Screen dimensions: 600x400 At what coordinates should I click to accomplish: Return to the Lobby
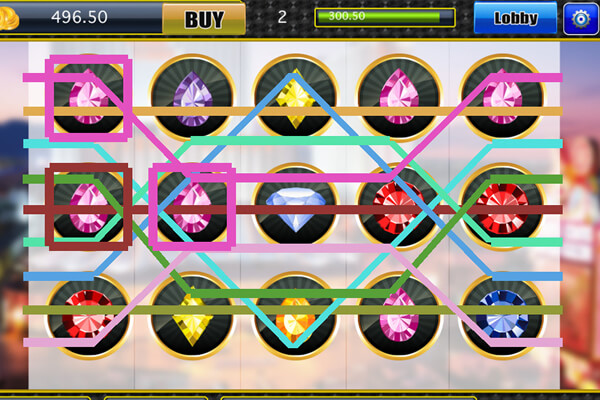(x=515, y=18)
